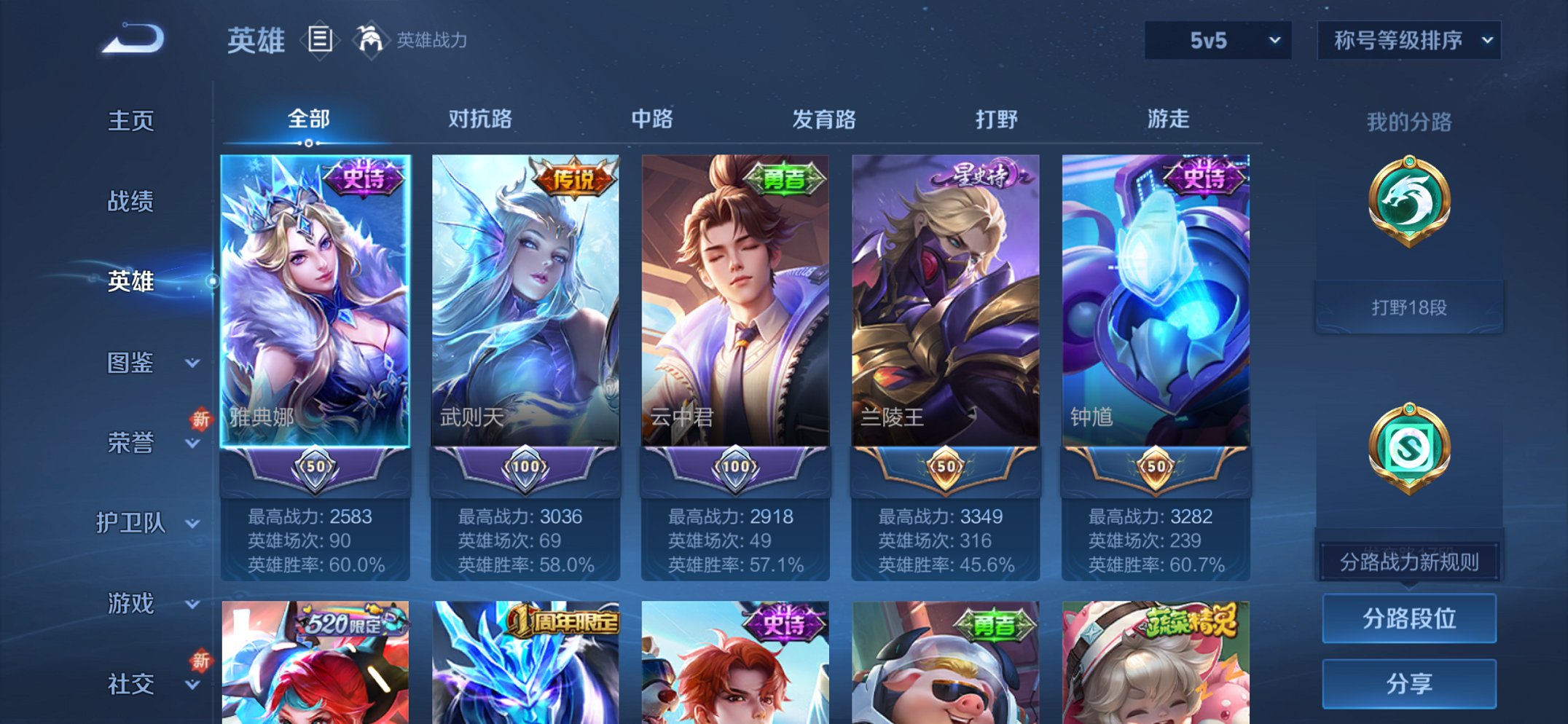Open the 英雄战力 helmet icon
The image size is (1568, 724).
click(370, 40)
